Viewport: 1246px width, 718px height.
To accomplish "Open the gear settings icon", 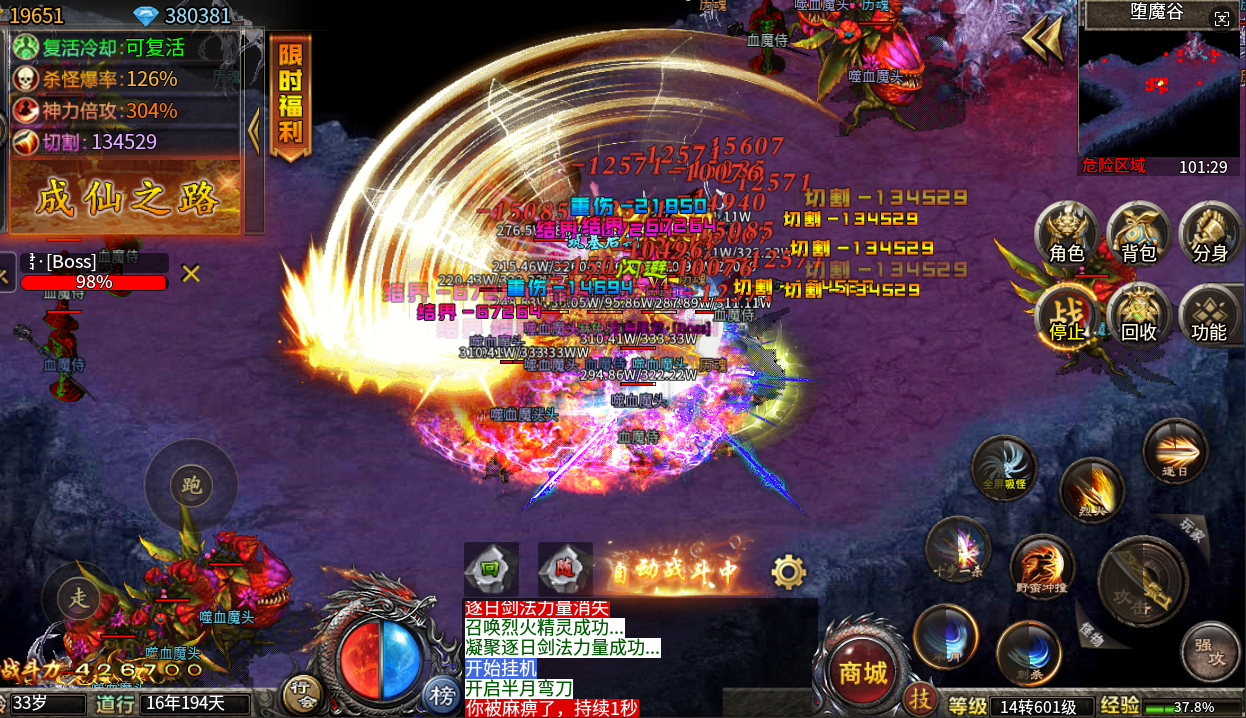I will (x=788, y=572).
